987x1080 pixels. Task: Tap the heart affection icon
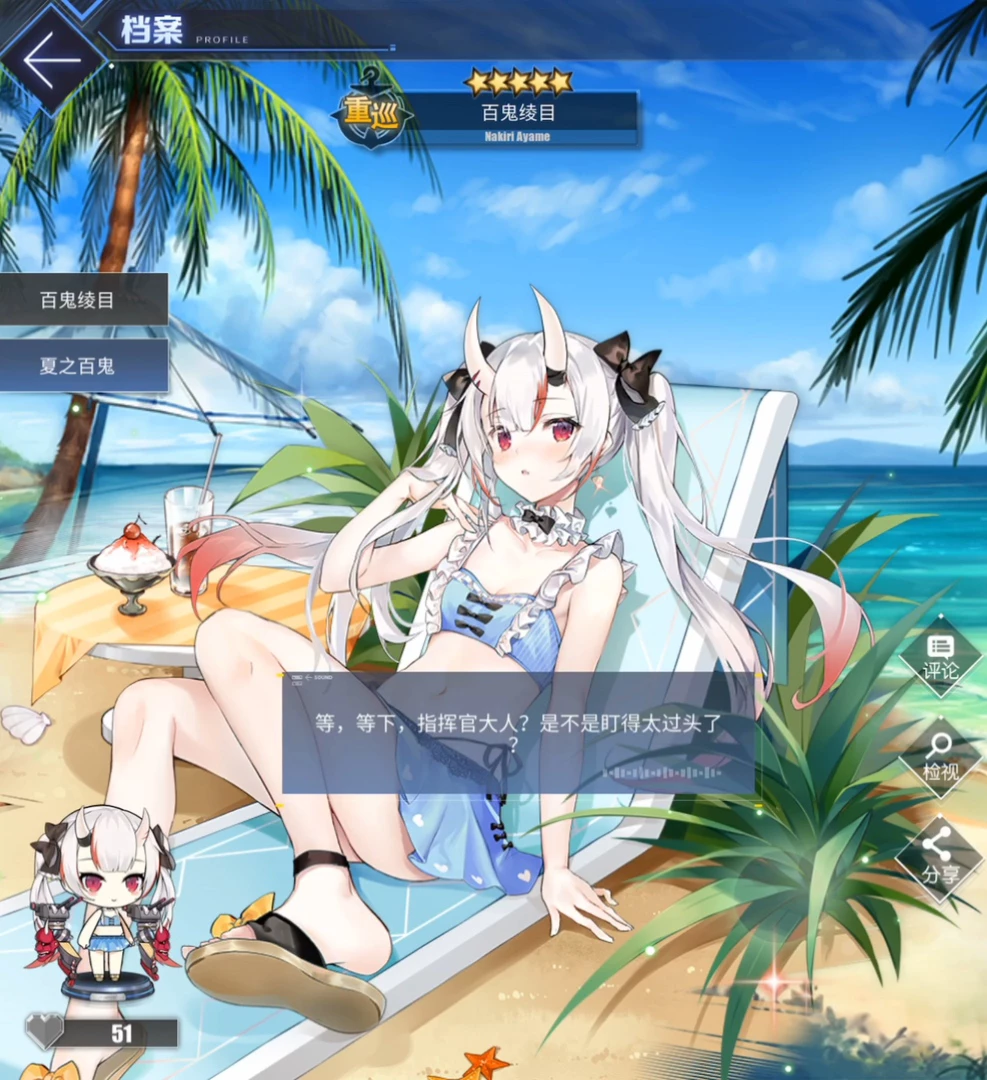coord(44,1031)
